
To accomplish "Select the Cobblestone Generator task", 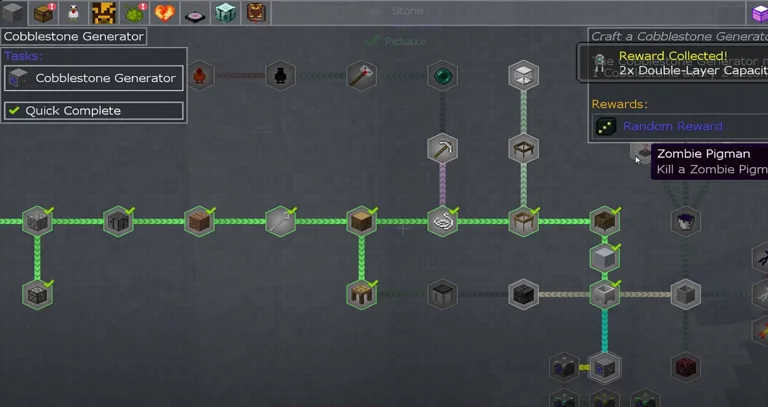I will coord(95,78).
